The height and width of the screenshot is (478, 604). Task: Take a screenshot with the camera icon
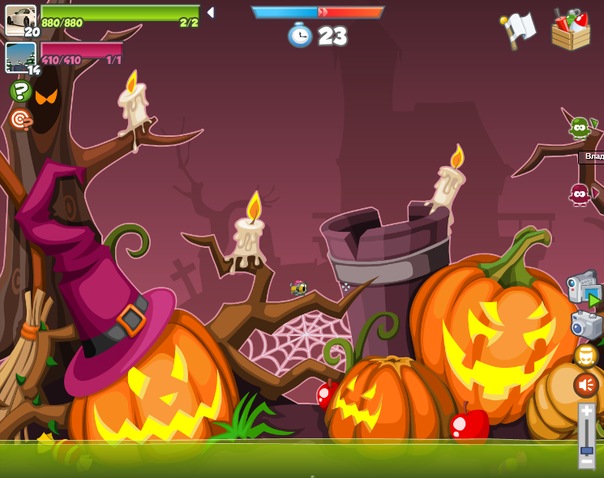pyautogui.click(x=585, y=324)
